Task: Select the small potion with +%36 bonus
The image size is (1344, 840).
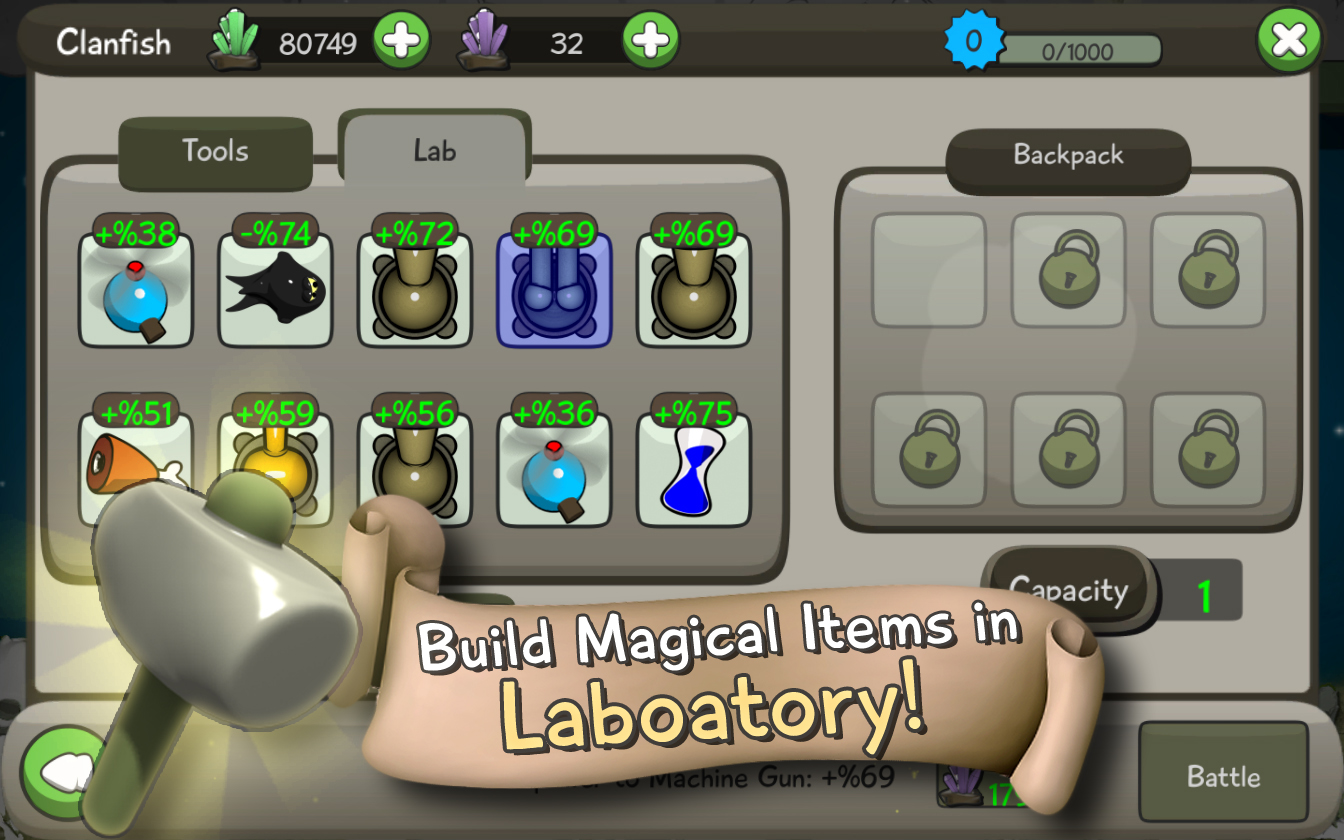Action: pos(555,465)
